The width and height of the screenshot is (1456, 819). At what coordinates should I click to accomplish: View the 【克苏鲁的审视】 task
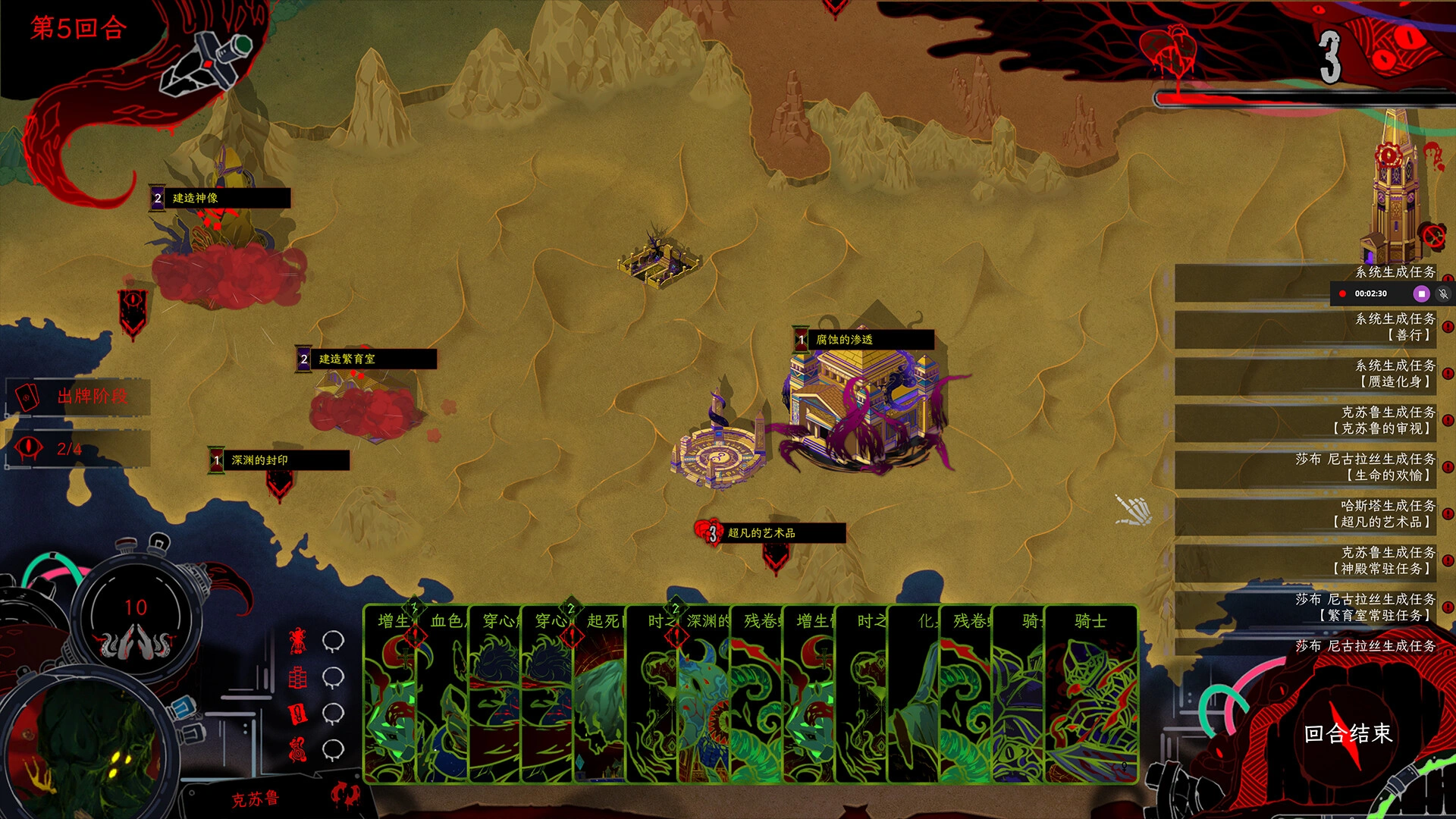[1304, 421]
